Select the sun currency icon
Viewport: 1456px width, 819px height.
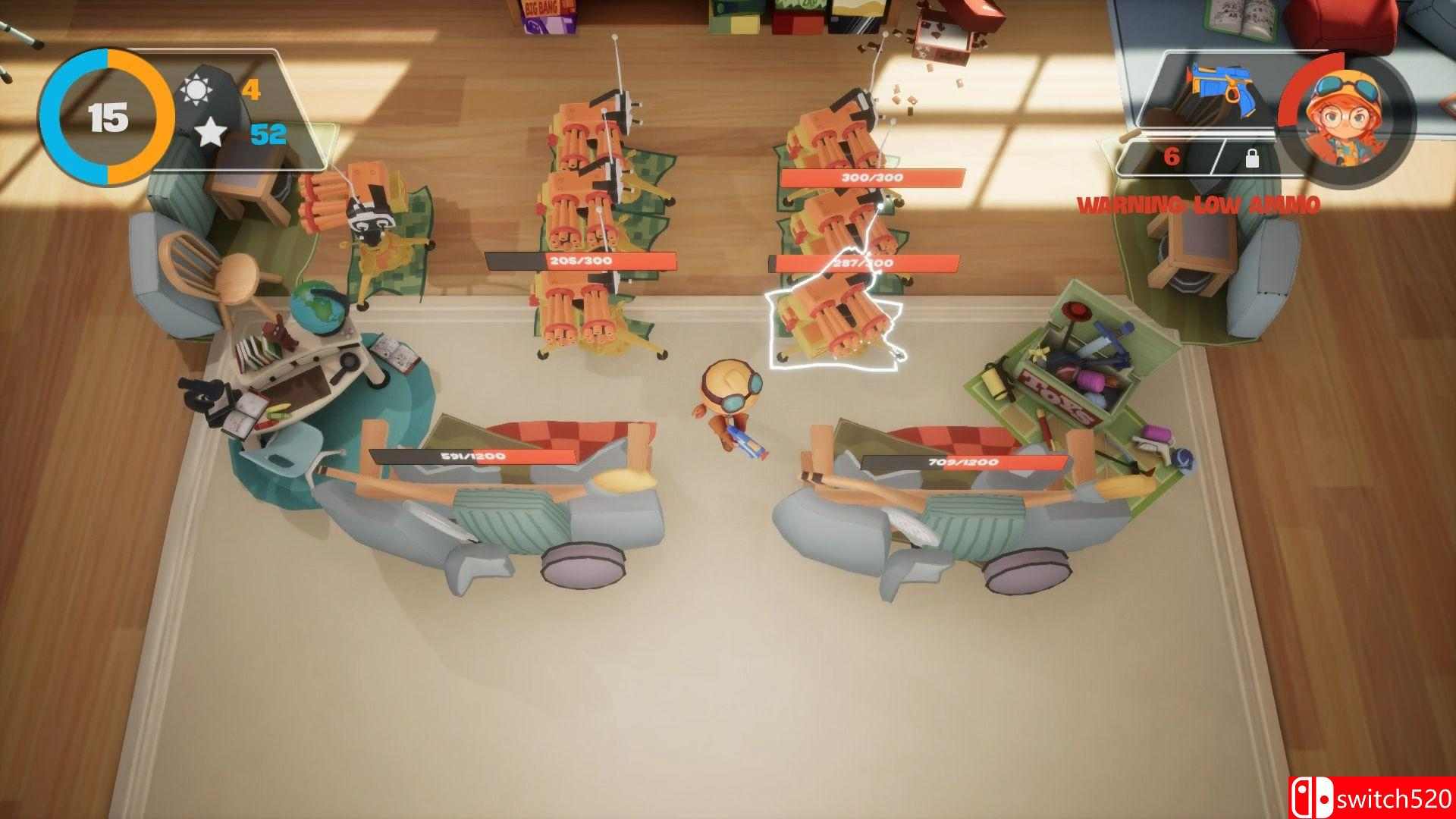[x=198, y=88]
